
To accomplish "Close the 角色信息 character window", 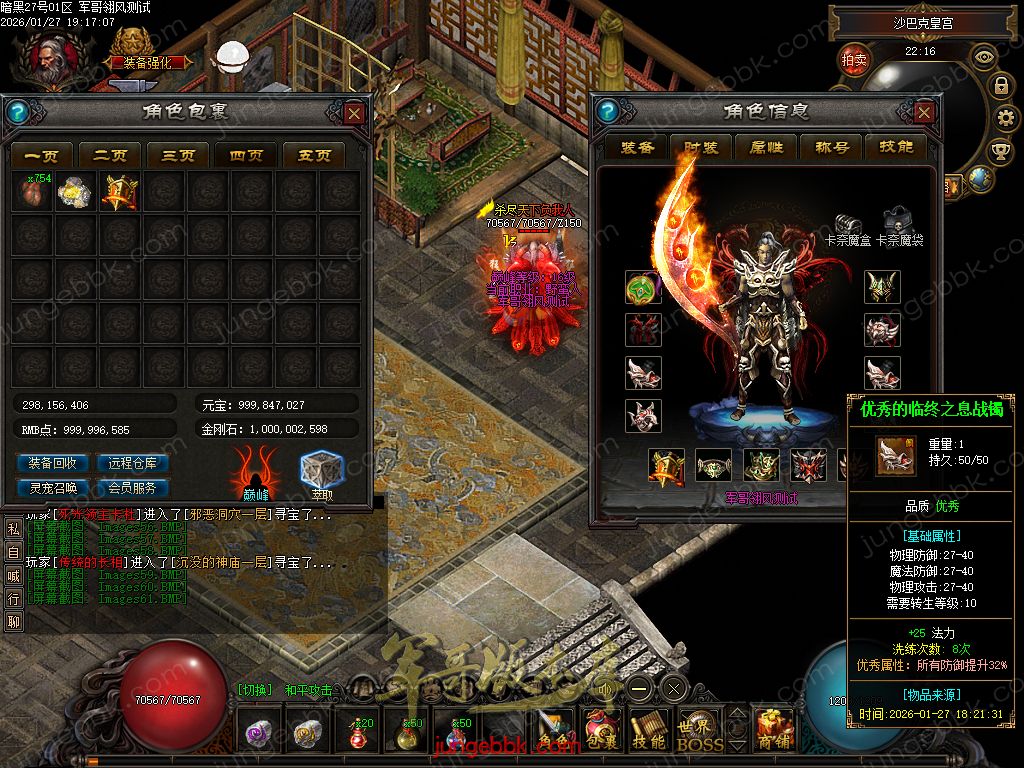I will pyautogui.click(x=924, y=113).
